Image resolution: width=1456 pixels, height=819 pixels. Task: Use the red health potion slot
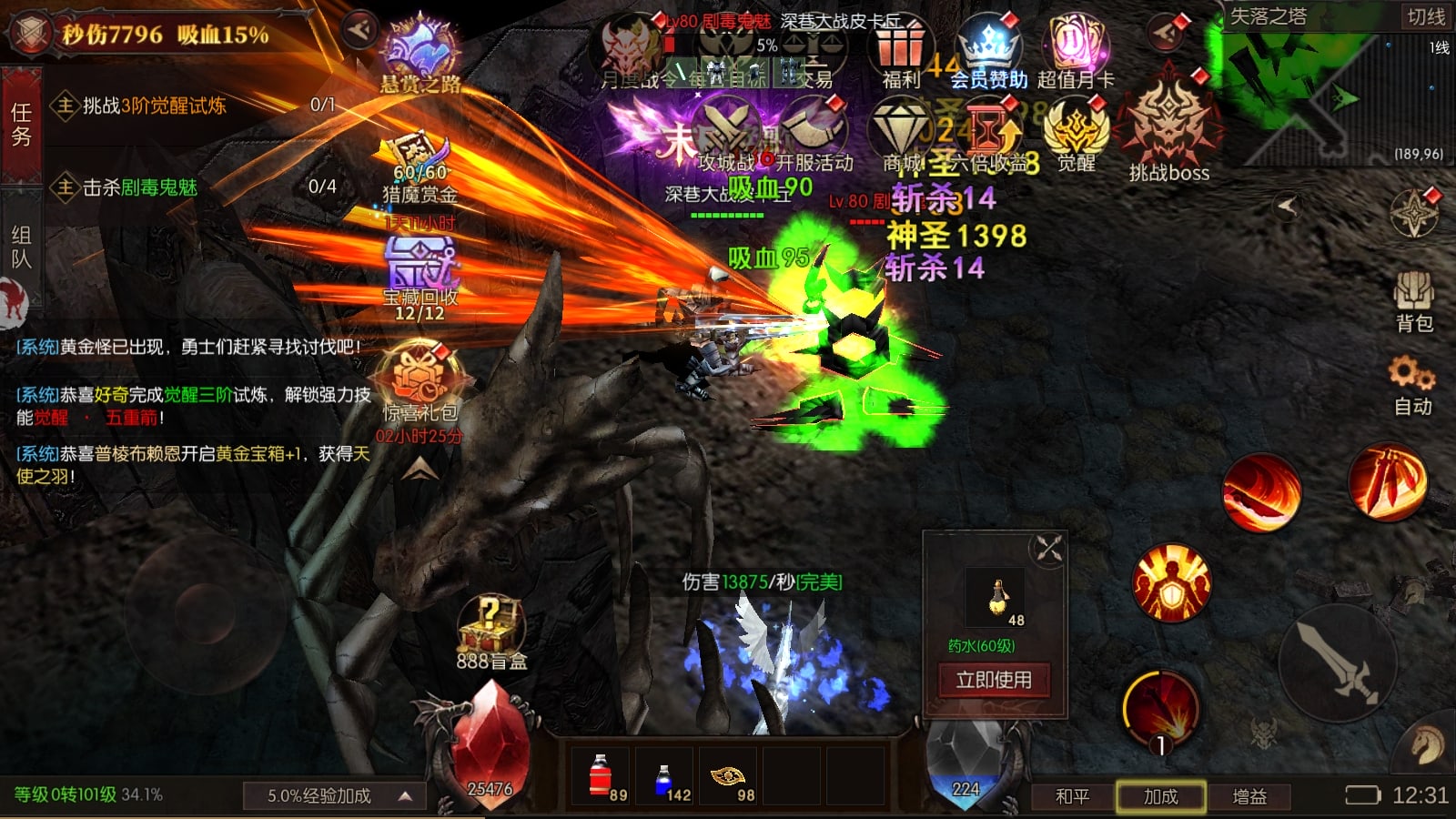tap(602, 776)
